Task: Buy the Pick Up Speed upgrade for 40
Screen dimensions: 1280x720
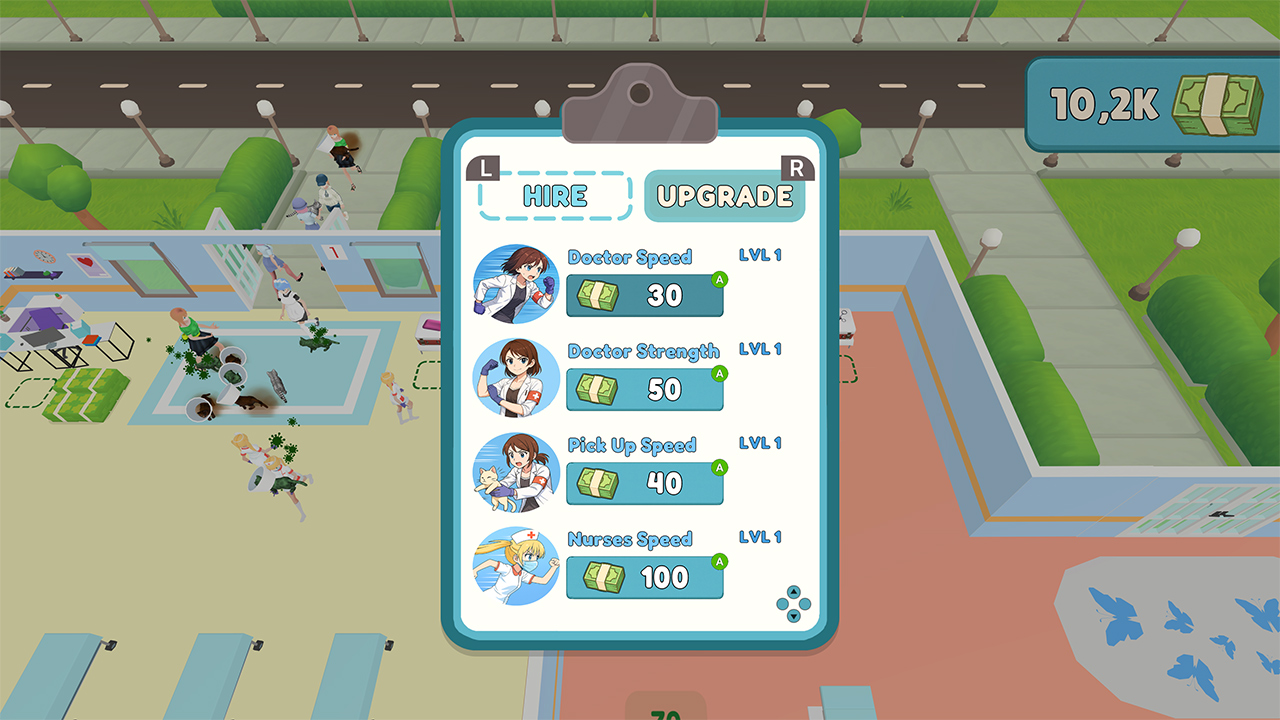Action: pyautogui.click(x=645, y=484)
